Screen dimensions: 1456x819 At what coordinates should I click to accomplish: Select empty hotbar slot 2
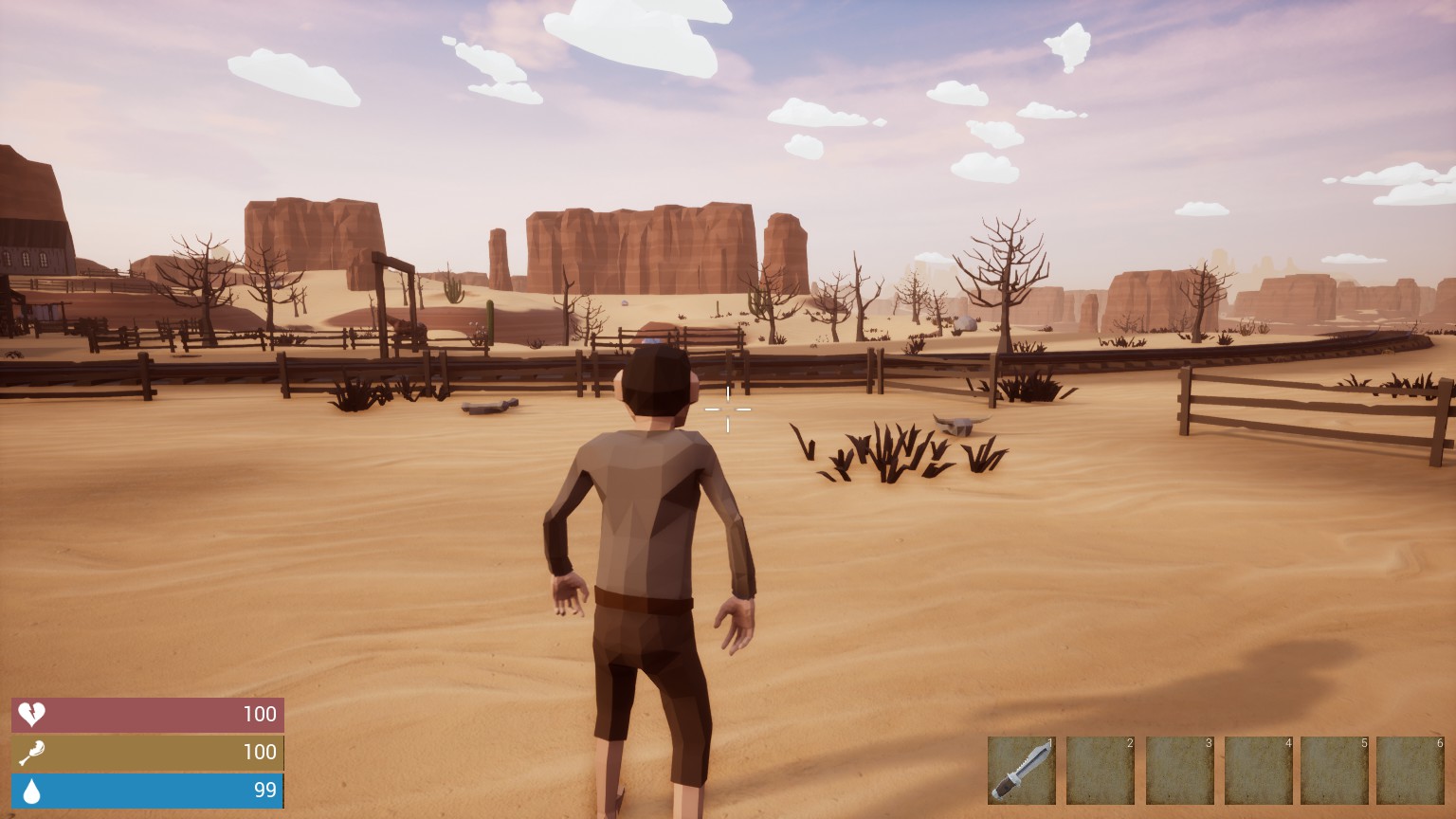coord(1101,769)
